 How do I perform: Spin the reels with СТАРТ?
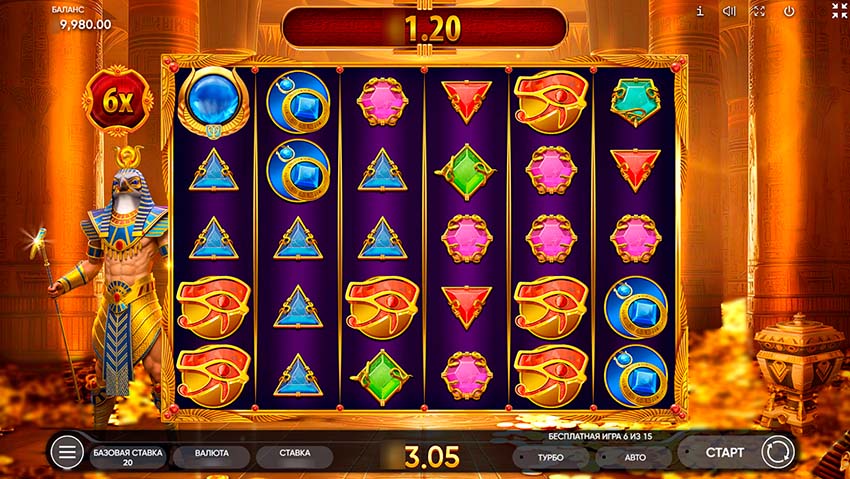coord(724,453)
